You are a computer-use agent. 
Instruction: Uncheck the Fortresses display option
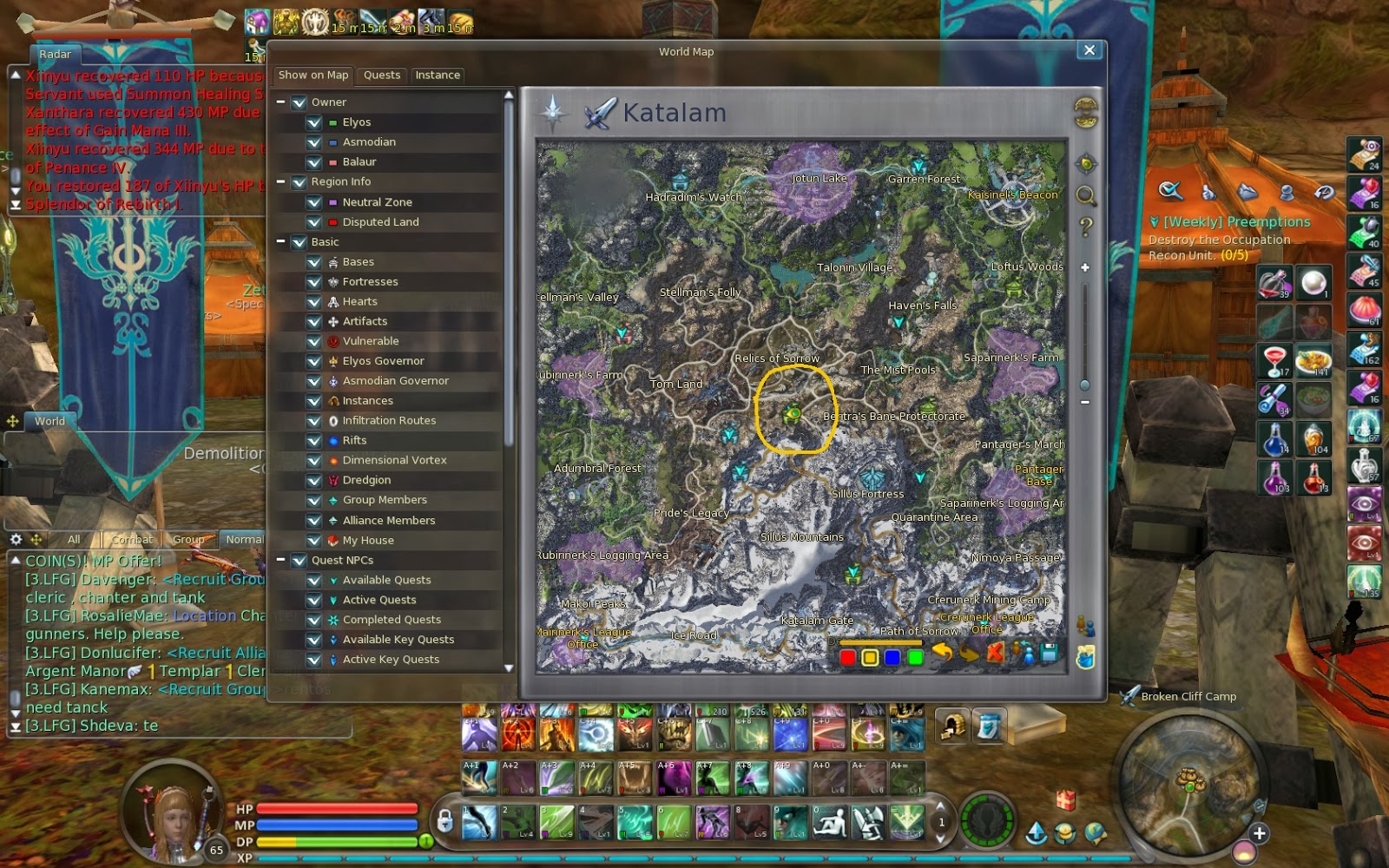314,281
